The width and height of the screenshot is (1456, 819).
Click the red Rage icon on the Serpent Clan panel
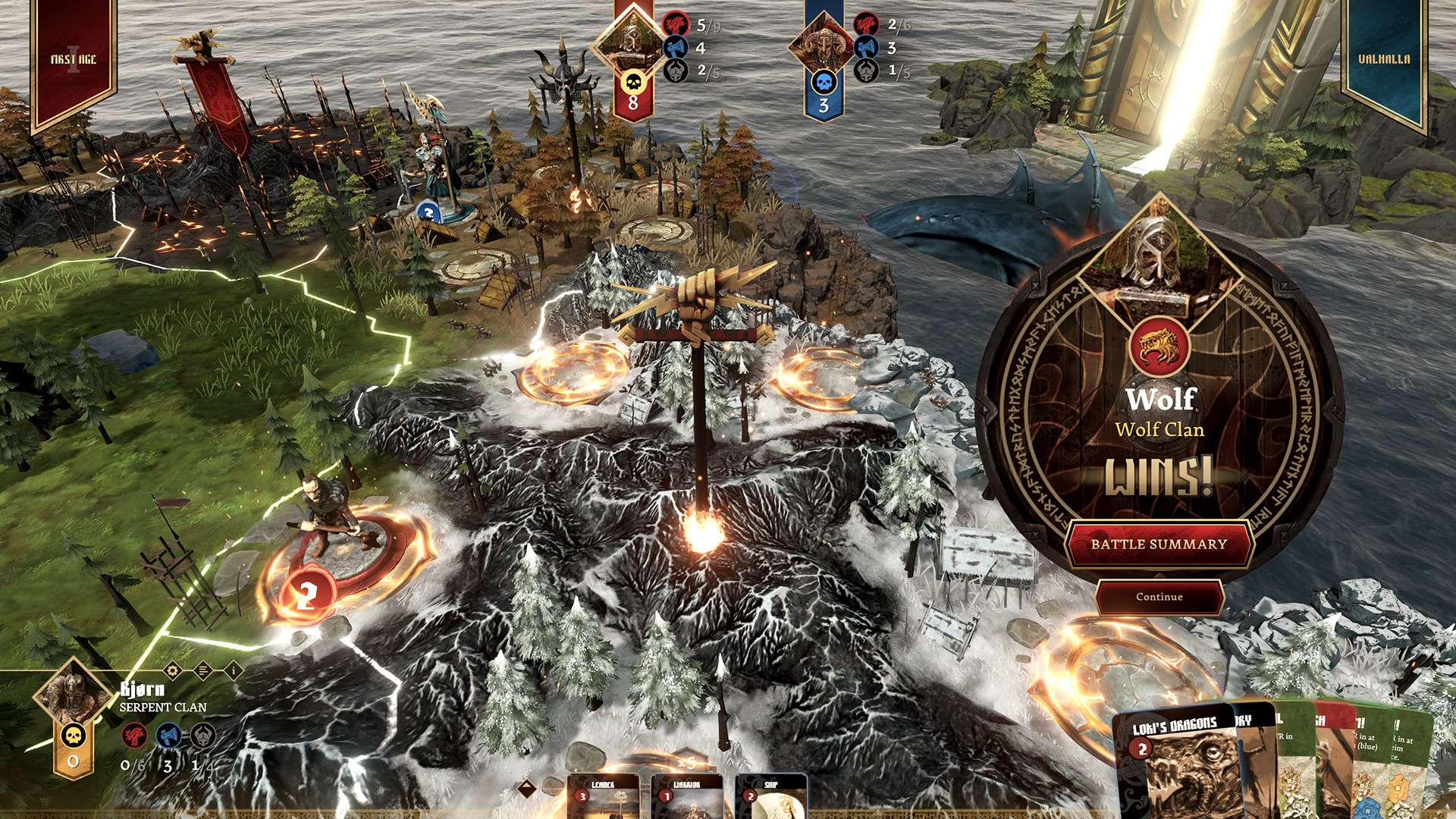point(134,736)
